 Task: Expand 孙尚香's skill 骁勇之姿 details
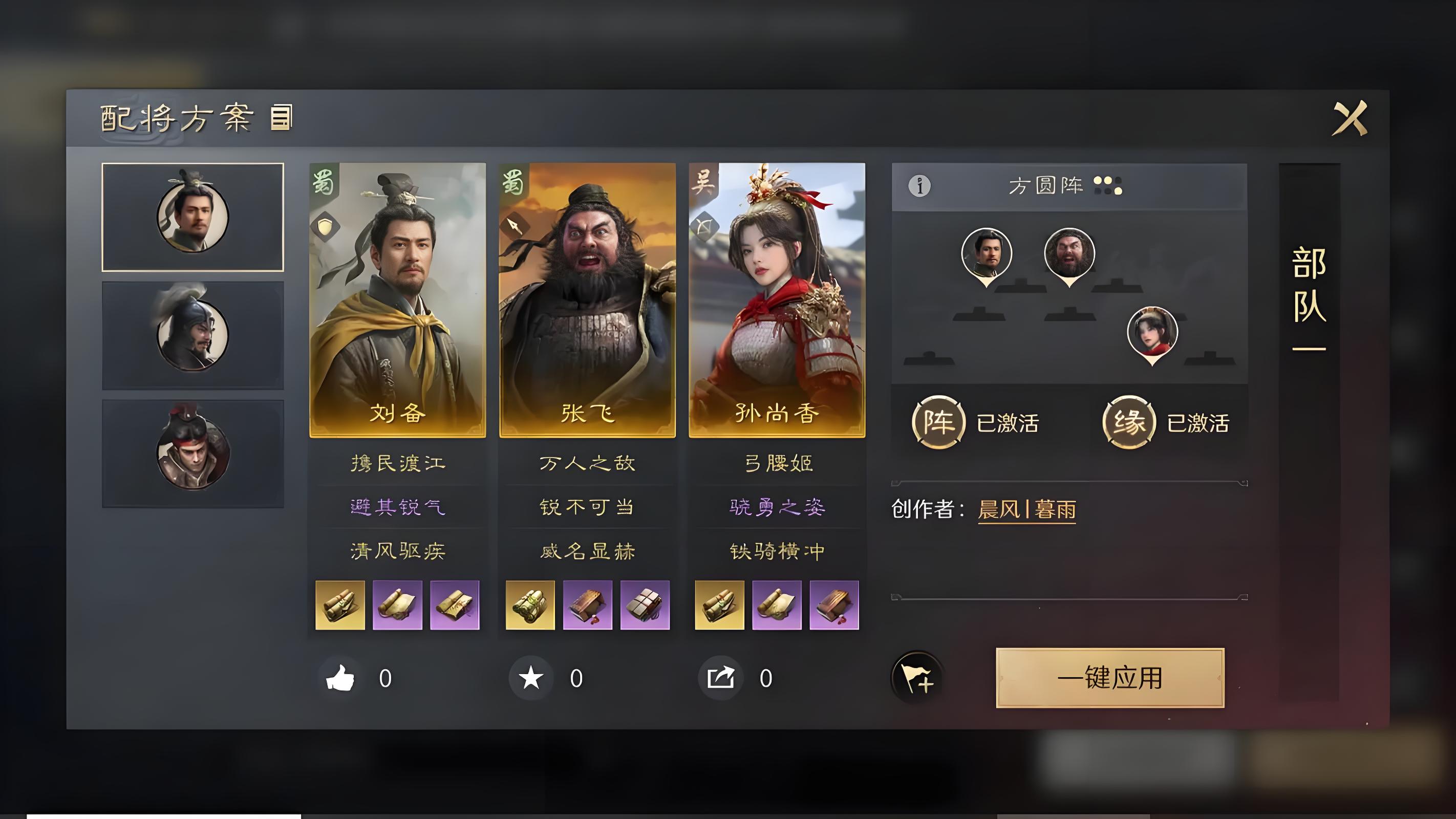777,508
